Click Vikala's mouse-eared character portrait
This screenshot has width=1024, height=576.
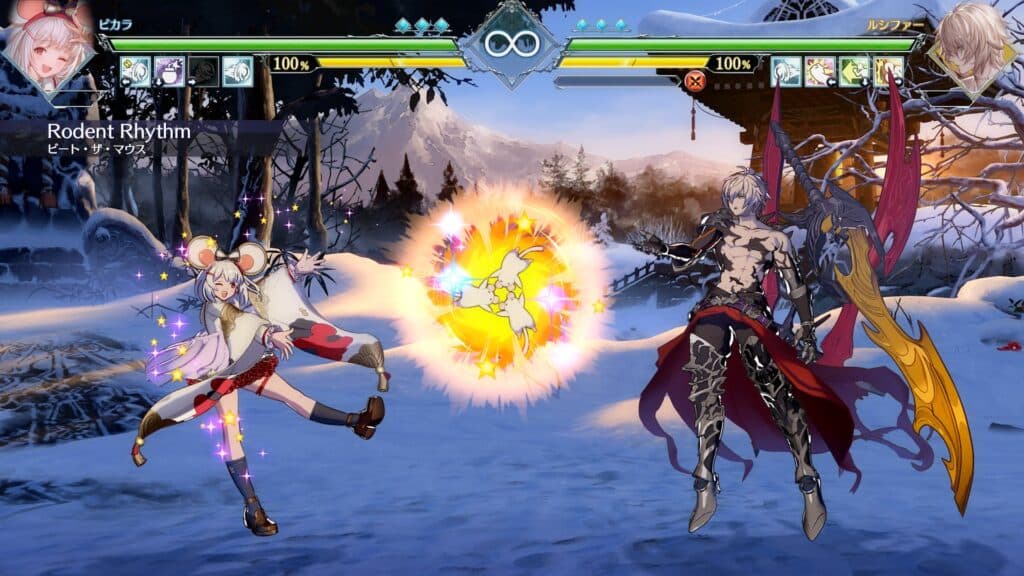47,45
